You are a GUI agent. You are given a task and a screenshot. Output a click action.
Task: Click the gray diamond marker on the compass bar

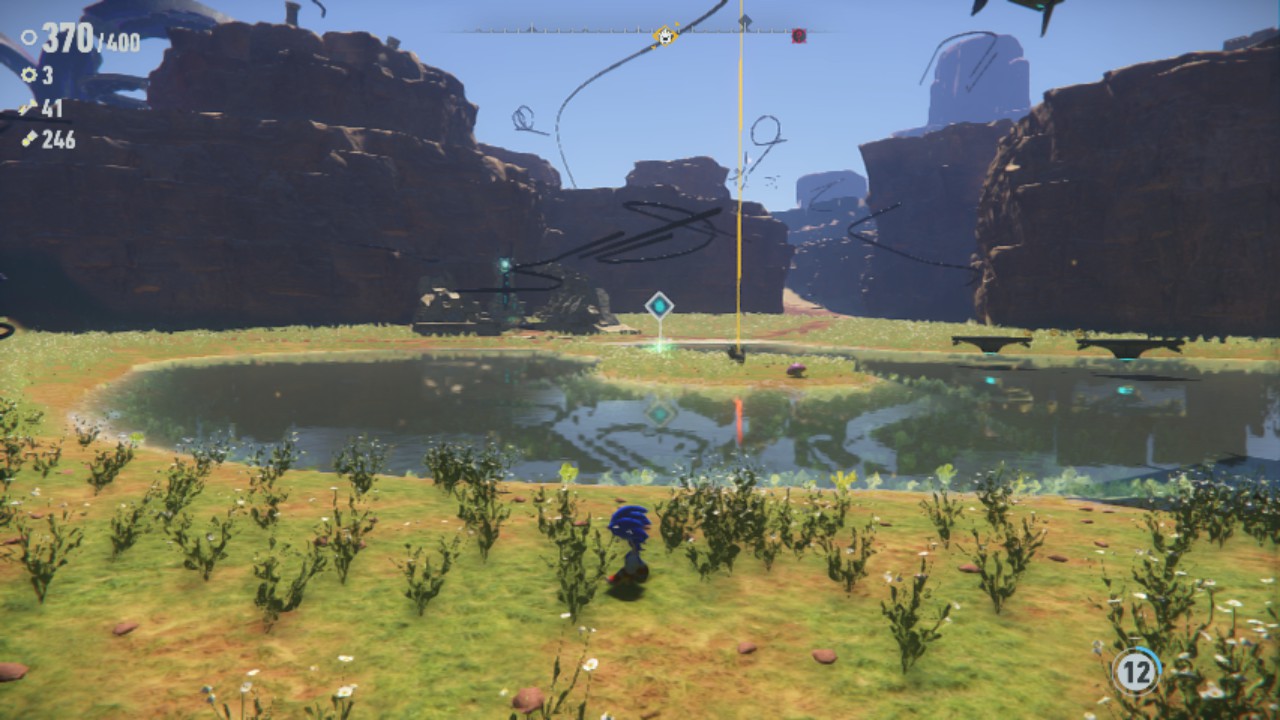tap(744, 20)
